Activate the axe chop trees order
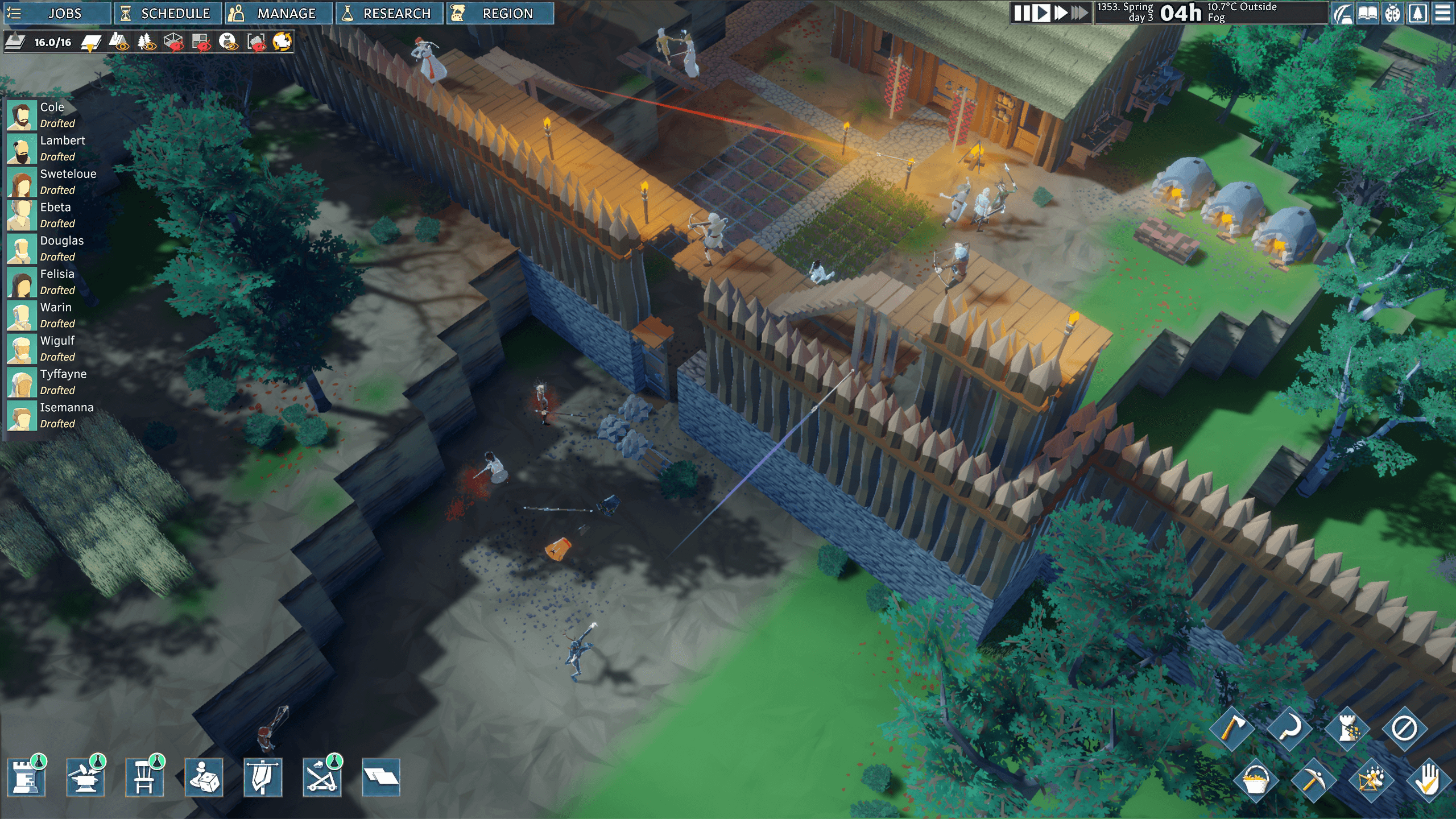Image resolution: width=1456 pixels, height=819 pixels. pos(1231,729)
